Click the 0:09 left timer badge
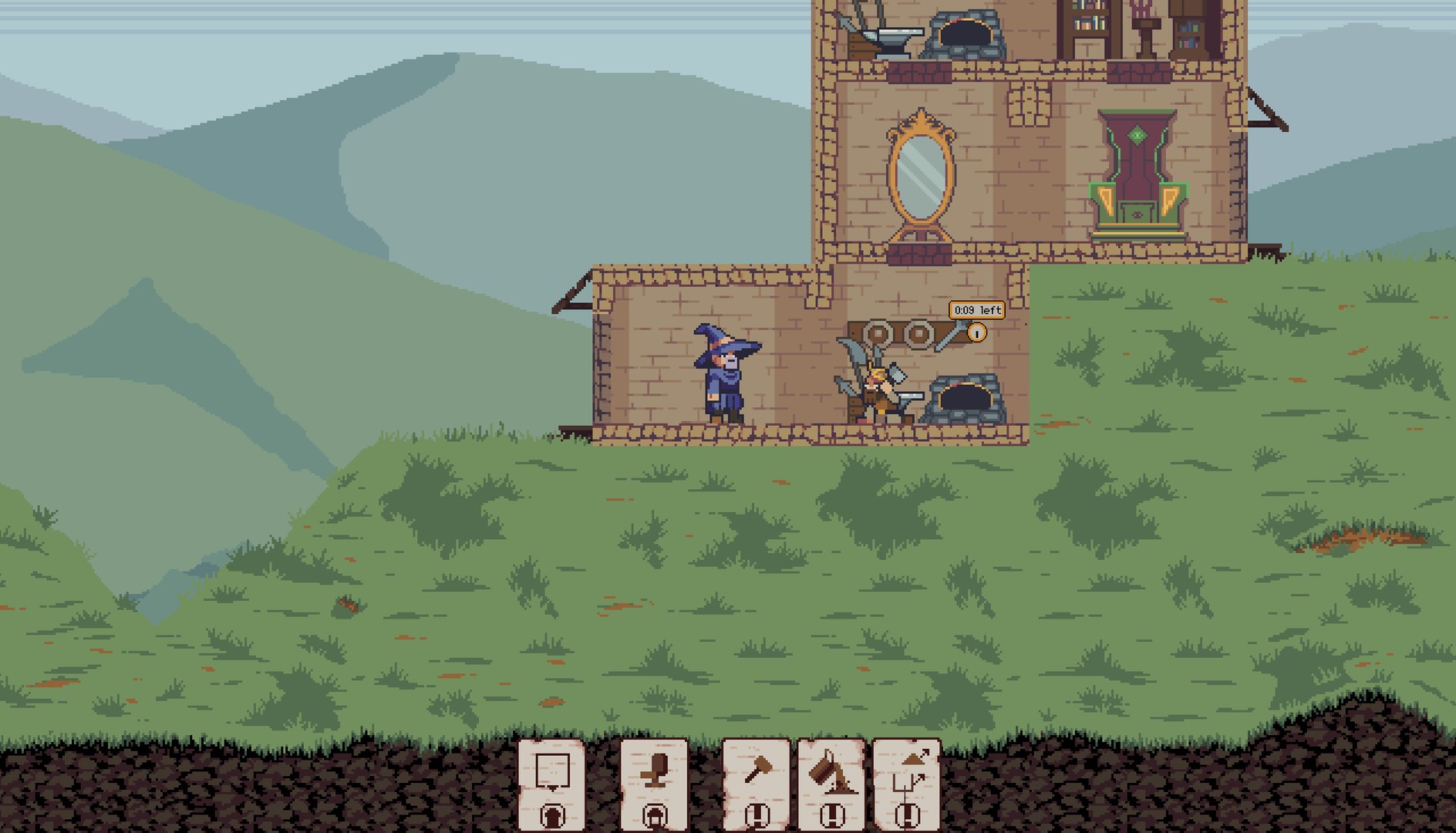This screenshot has width=1456, height=833. point(977,311)
